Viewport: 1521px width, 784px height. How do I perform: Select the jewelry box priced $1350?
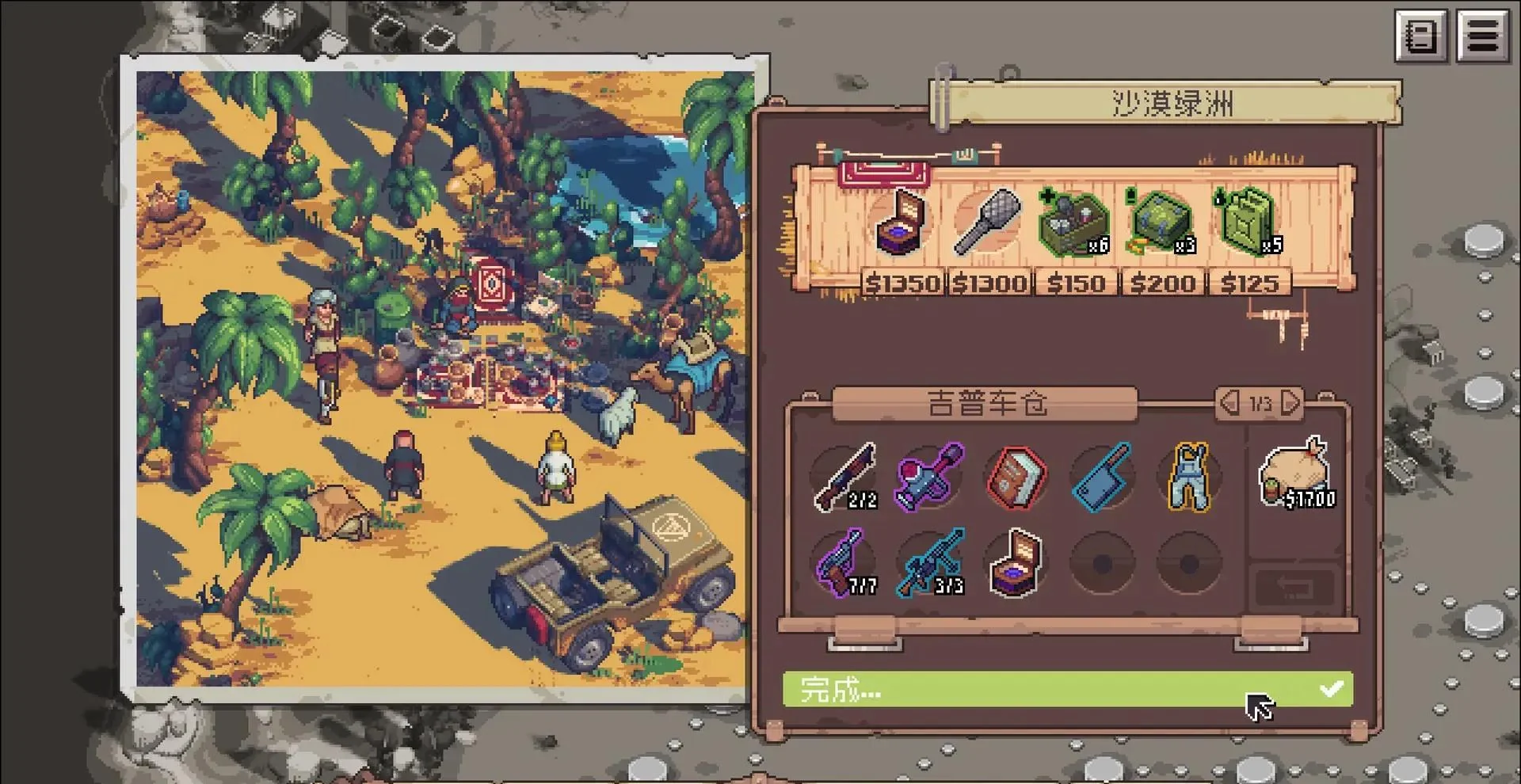902,223
